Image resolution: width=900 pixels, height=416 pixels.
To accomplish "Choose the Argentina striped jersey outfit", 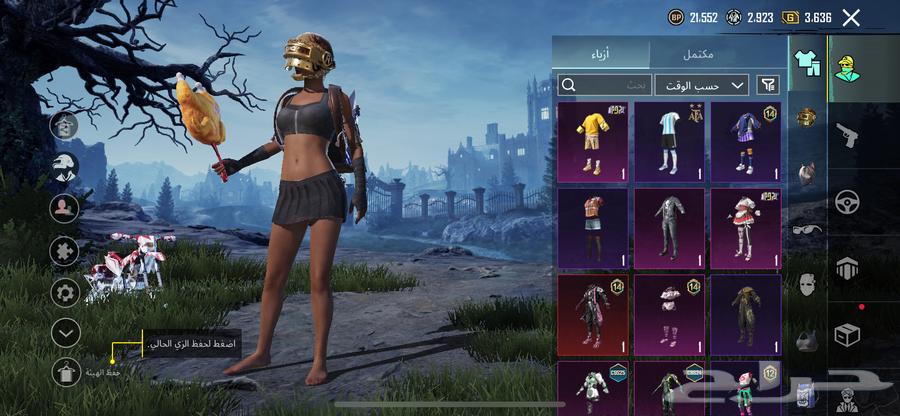I will click(669, 141).
